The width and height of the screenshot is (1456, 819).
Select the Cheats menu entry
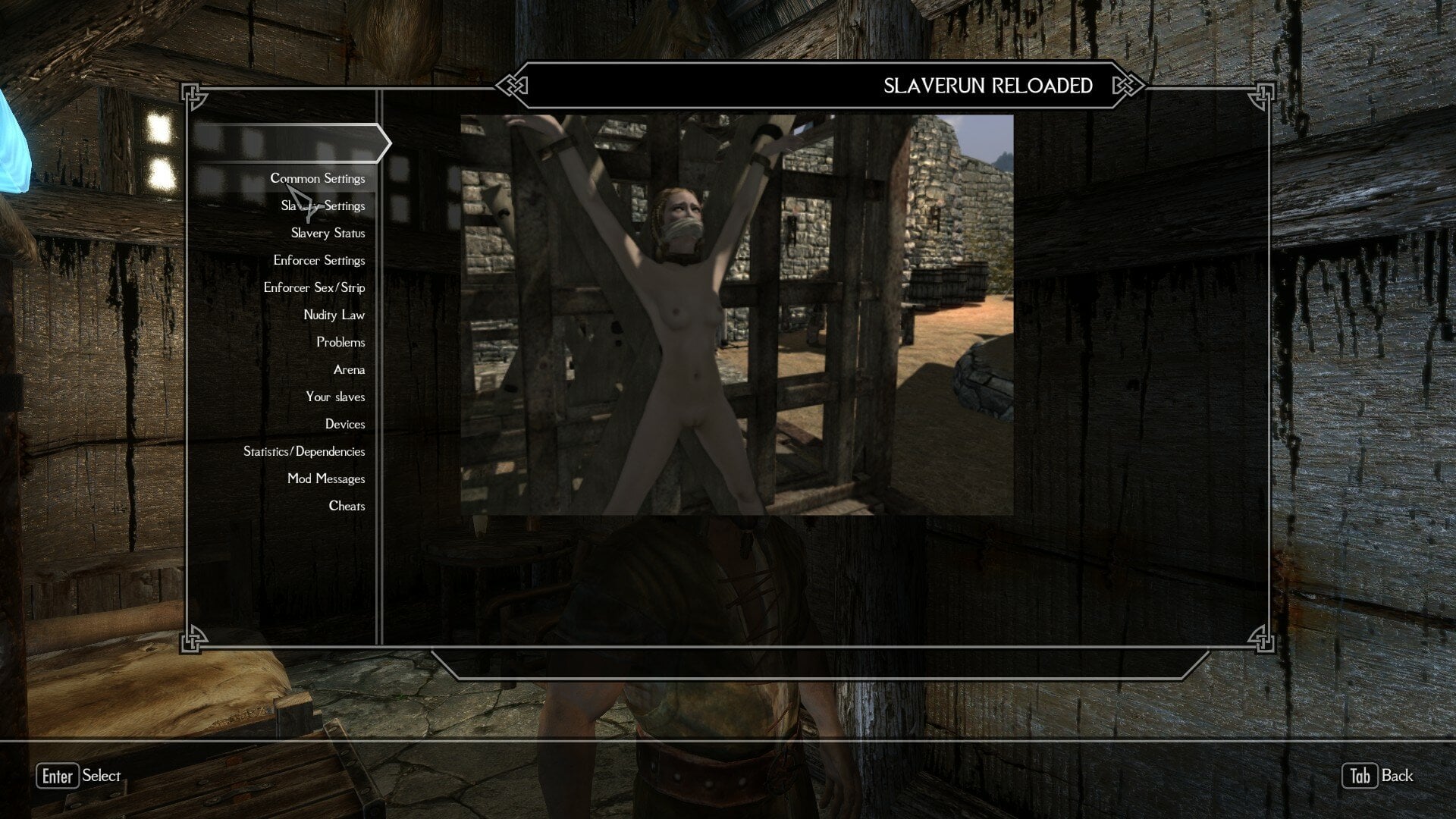pyautogui.click(x=347, y=506)
